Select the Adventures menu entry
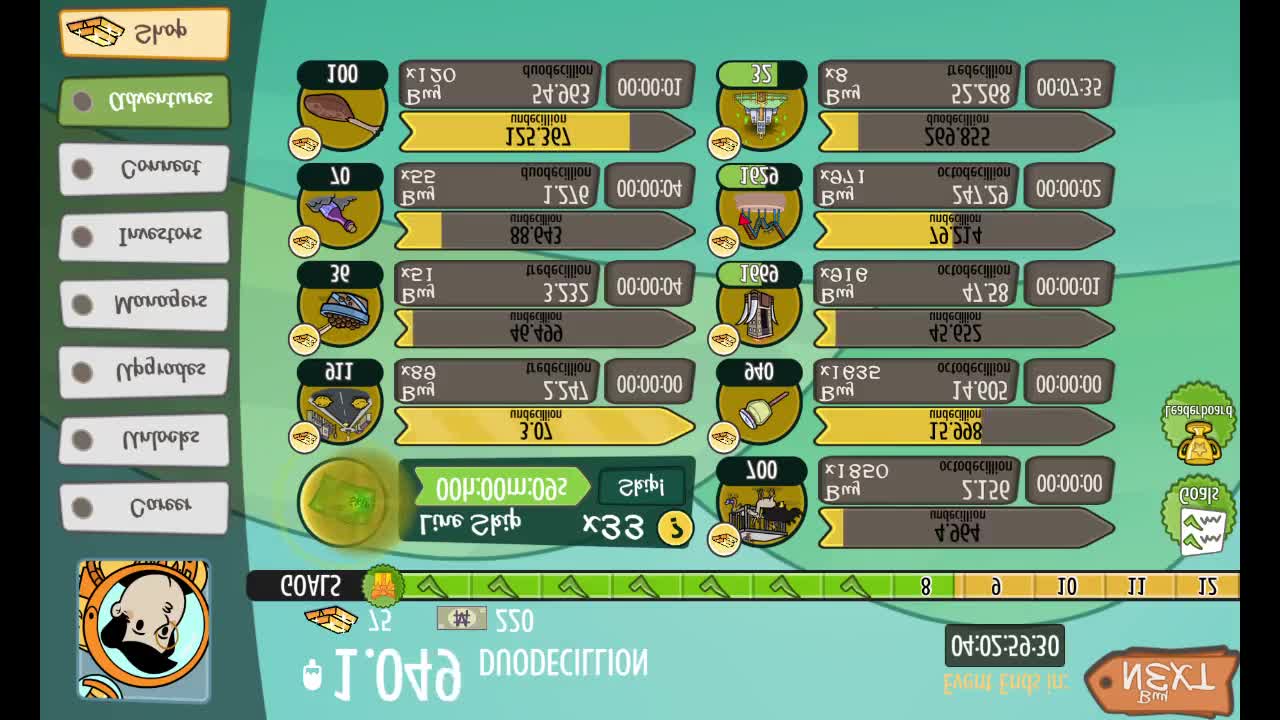The height and width of the screenshot is (720, 1280). click(x=144, y=101)
